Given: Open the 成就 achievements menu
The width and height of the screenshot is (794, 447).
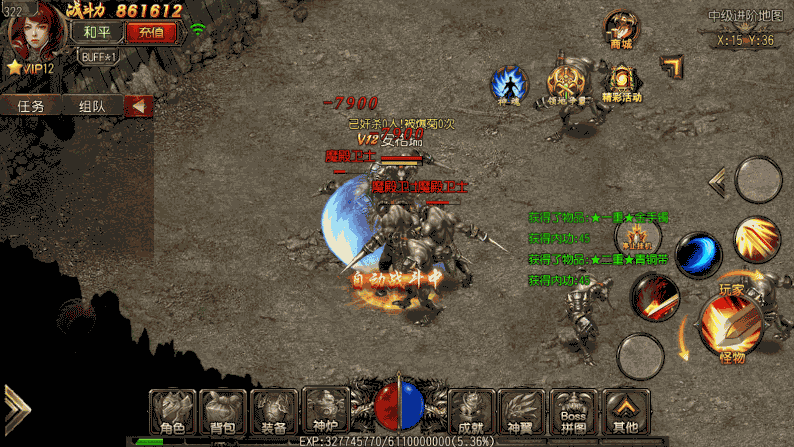Looking at the screenshot, I should pos(472,409).
